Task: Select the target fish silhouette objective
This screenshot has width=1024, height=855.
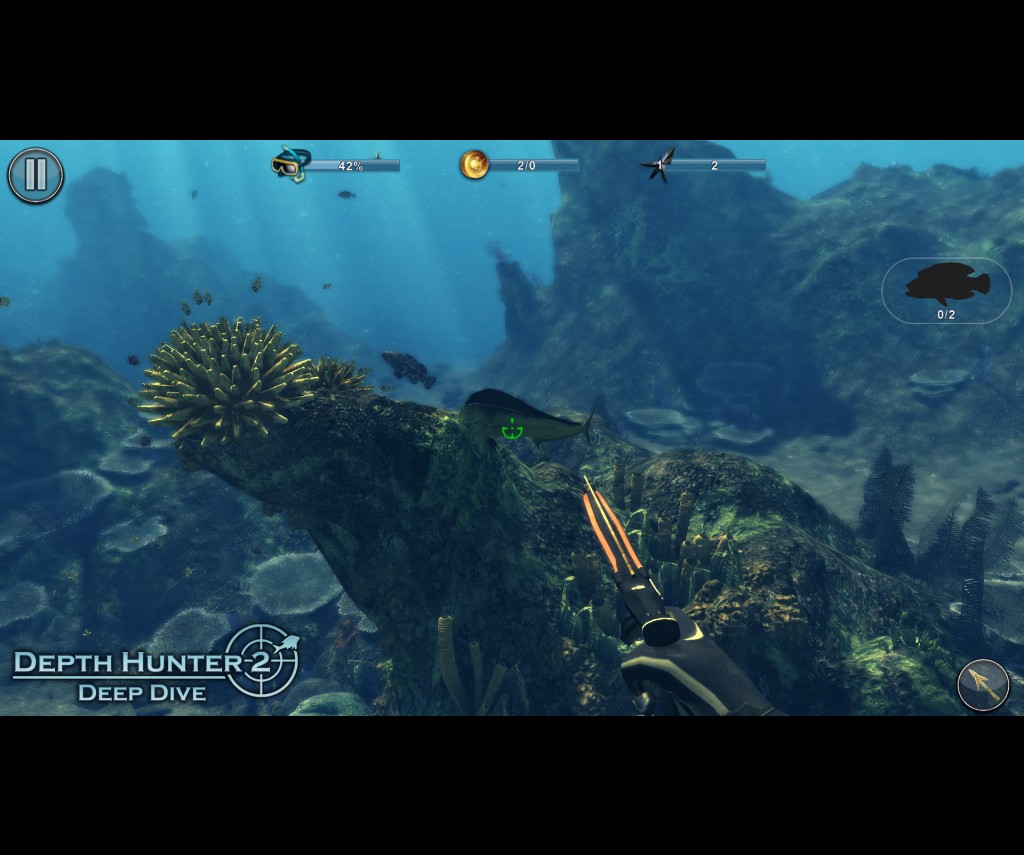Action: [x=946, y=290]
